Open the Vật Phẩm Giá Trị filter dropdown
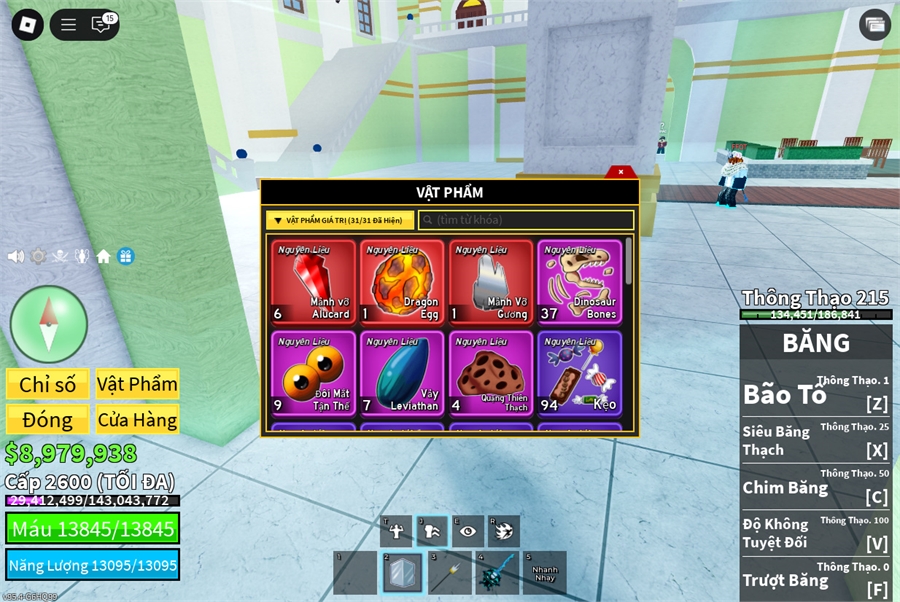This screenshot has height=602, width=900. (x=340, y=220)
